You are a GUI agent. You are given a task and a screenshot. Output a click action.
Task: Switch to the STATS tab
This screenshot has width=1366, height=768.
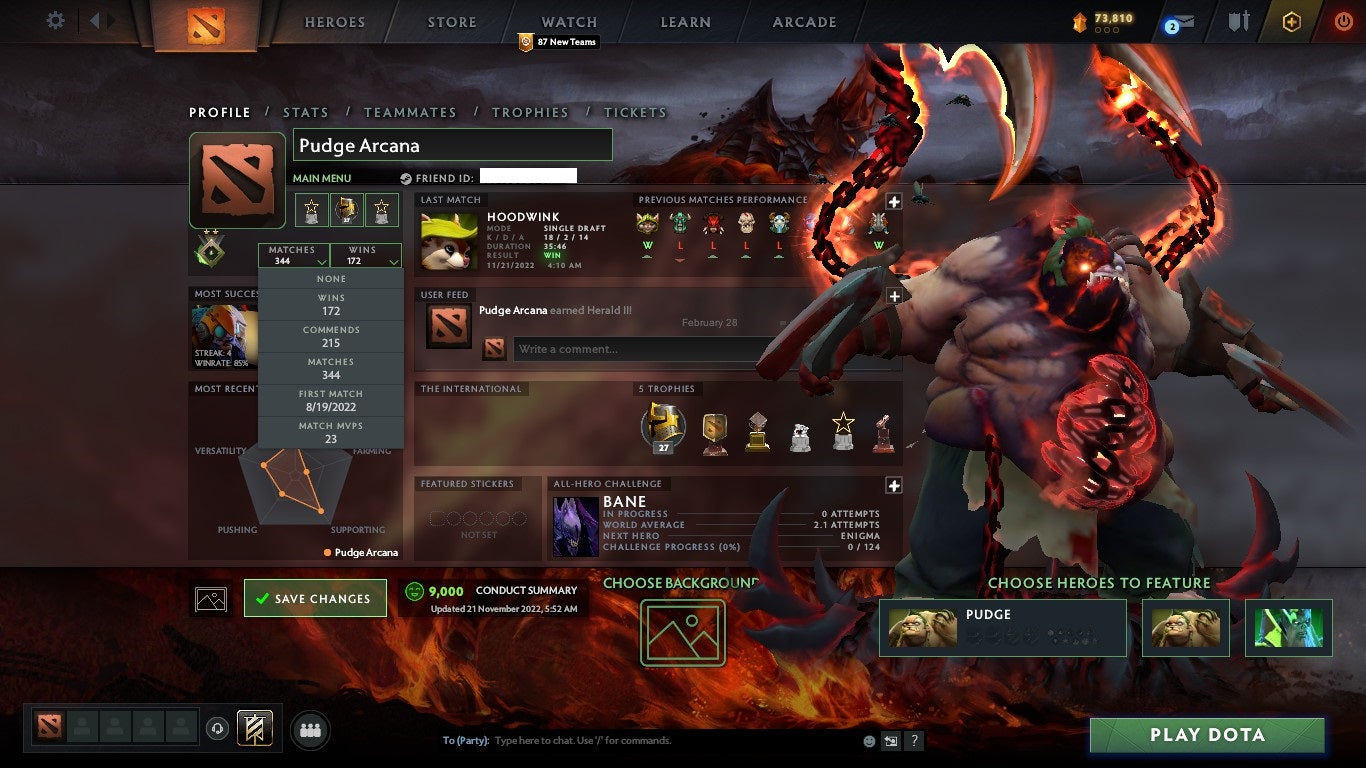tap(306, 113)
